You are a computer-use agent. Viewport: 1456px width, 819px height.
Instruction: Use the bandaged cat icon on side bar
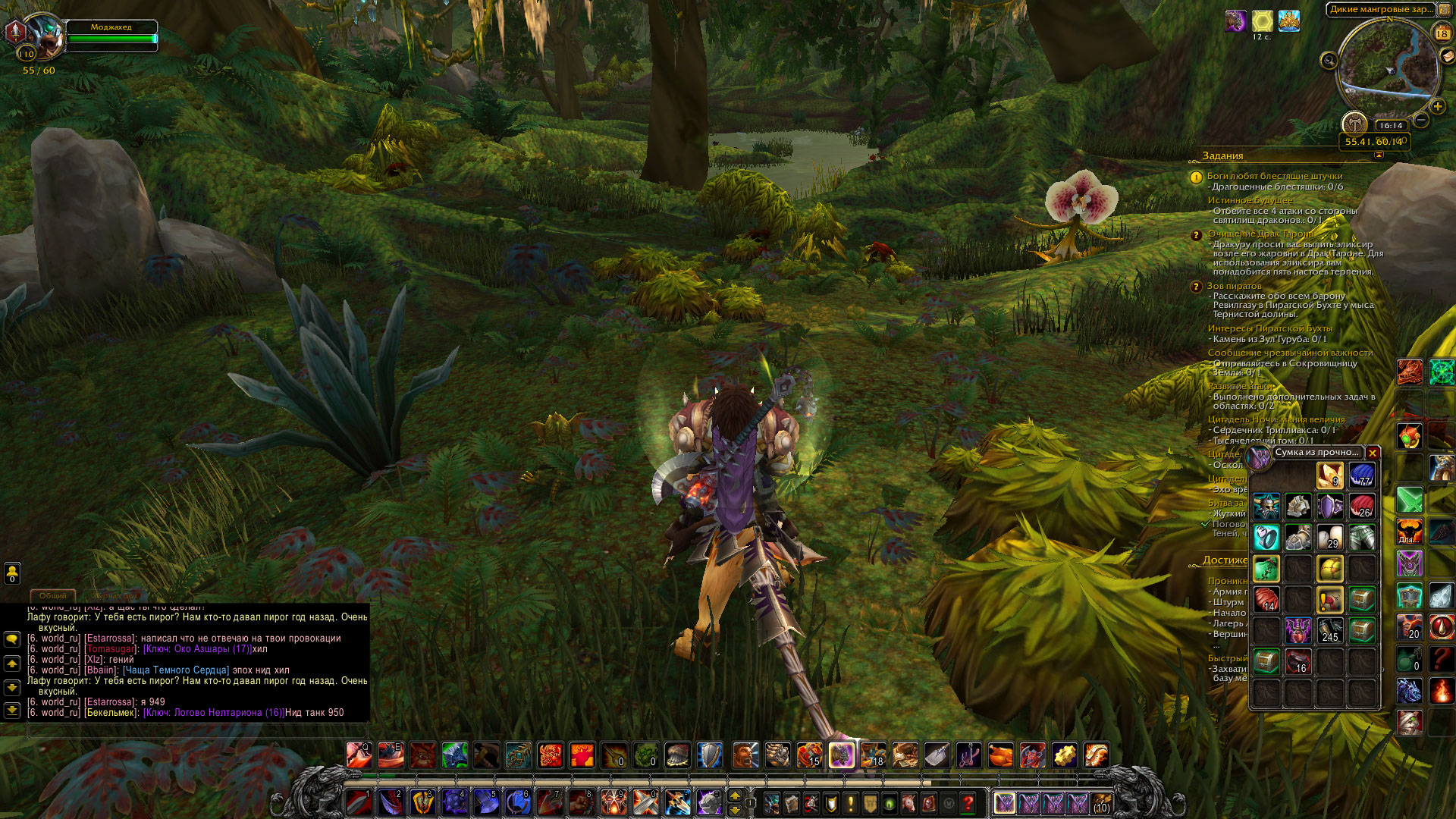tap(1410, 721)
